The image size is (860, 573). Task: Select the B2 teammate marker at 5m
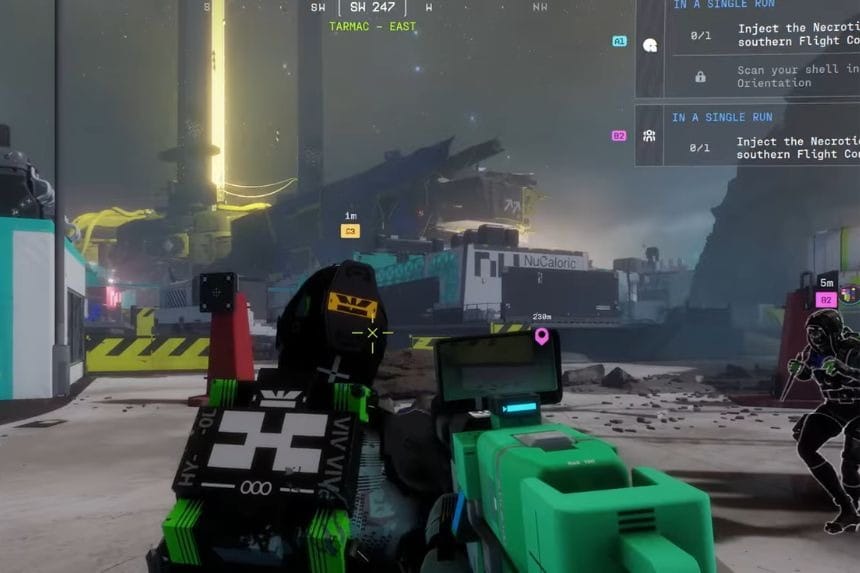tap(826, 299)
